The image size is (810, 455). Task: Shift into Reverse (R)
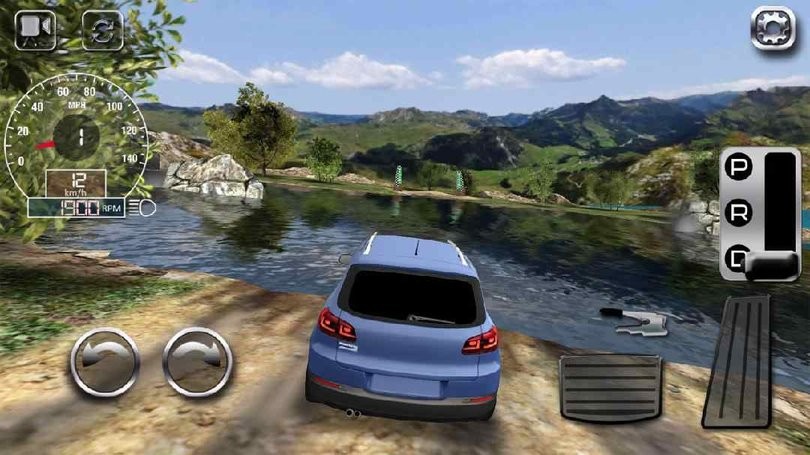pyautogui.click(x=739, y=214)
